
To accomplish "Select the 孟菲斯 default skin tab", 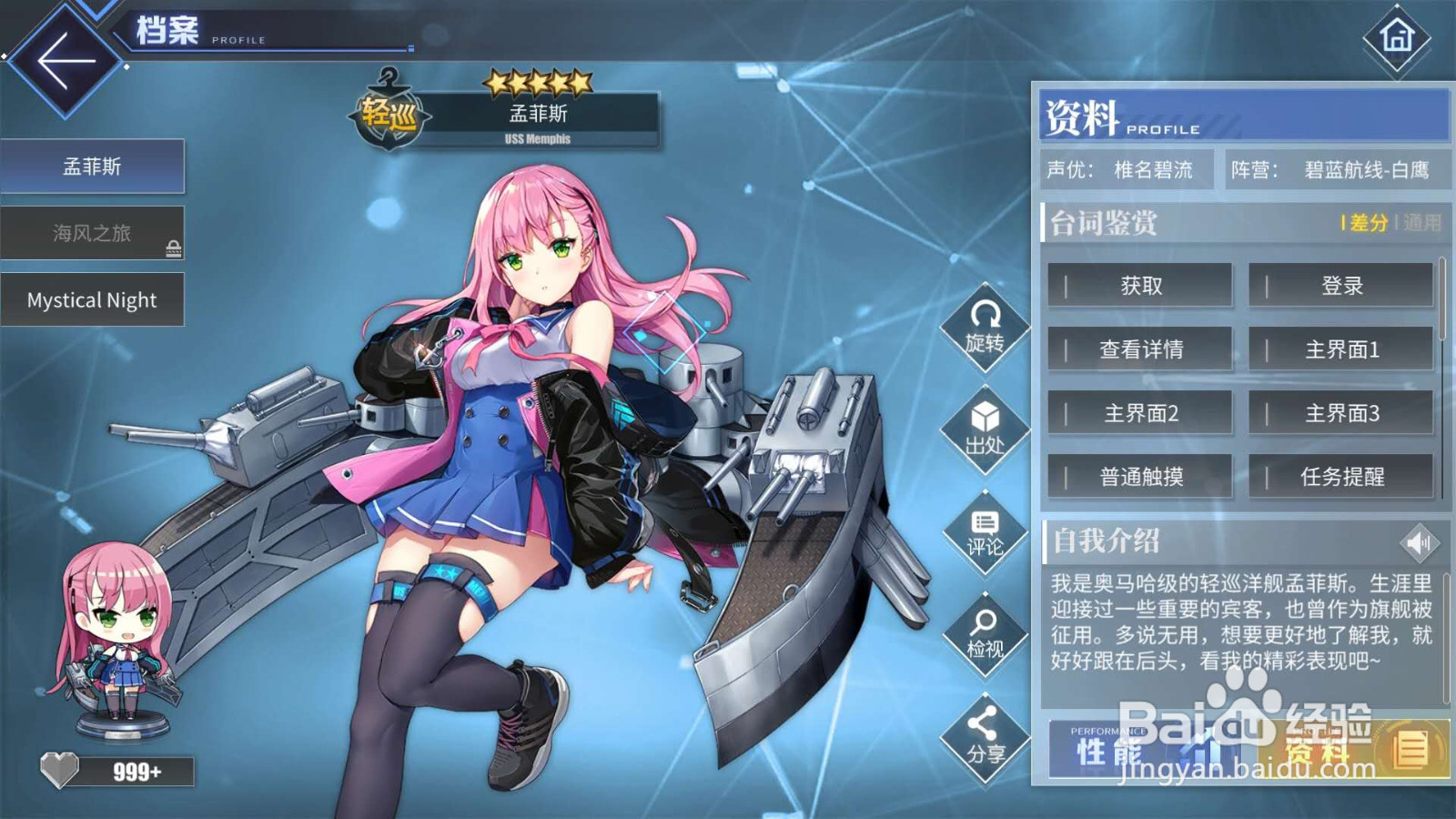I will [x=91, y=166].
